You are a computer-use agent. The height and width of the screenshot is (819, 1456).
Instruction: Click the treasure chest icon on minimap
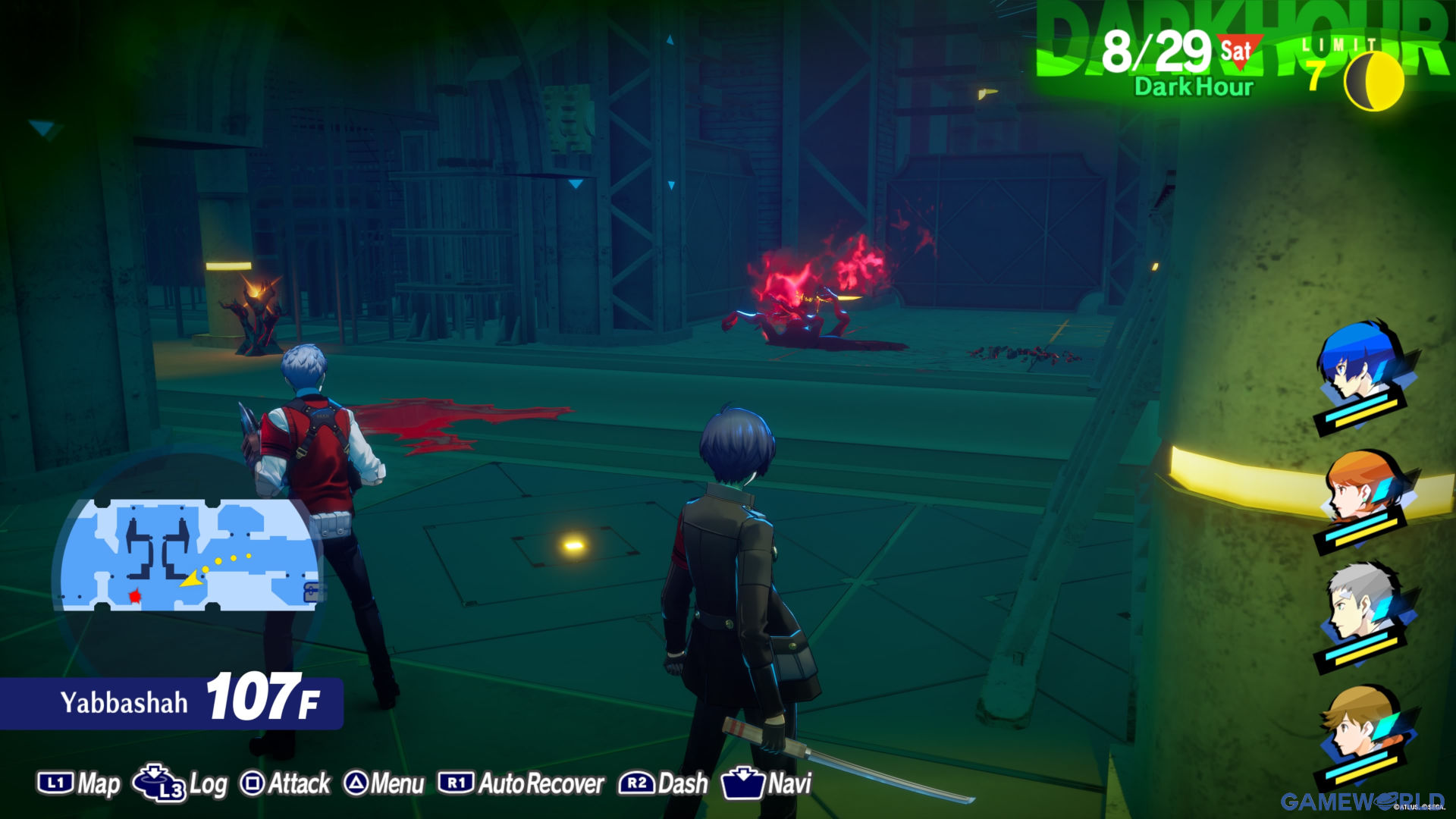click(312, 592)
